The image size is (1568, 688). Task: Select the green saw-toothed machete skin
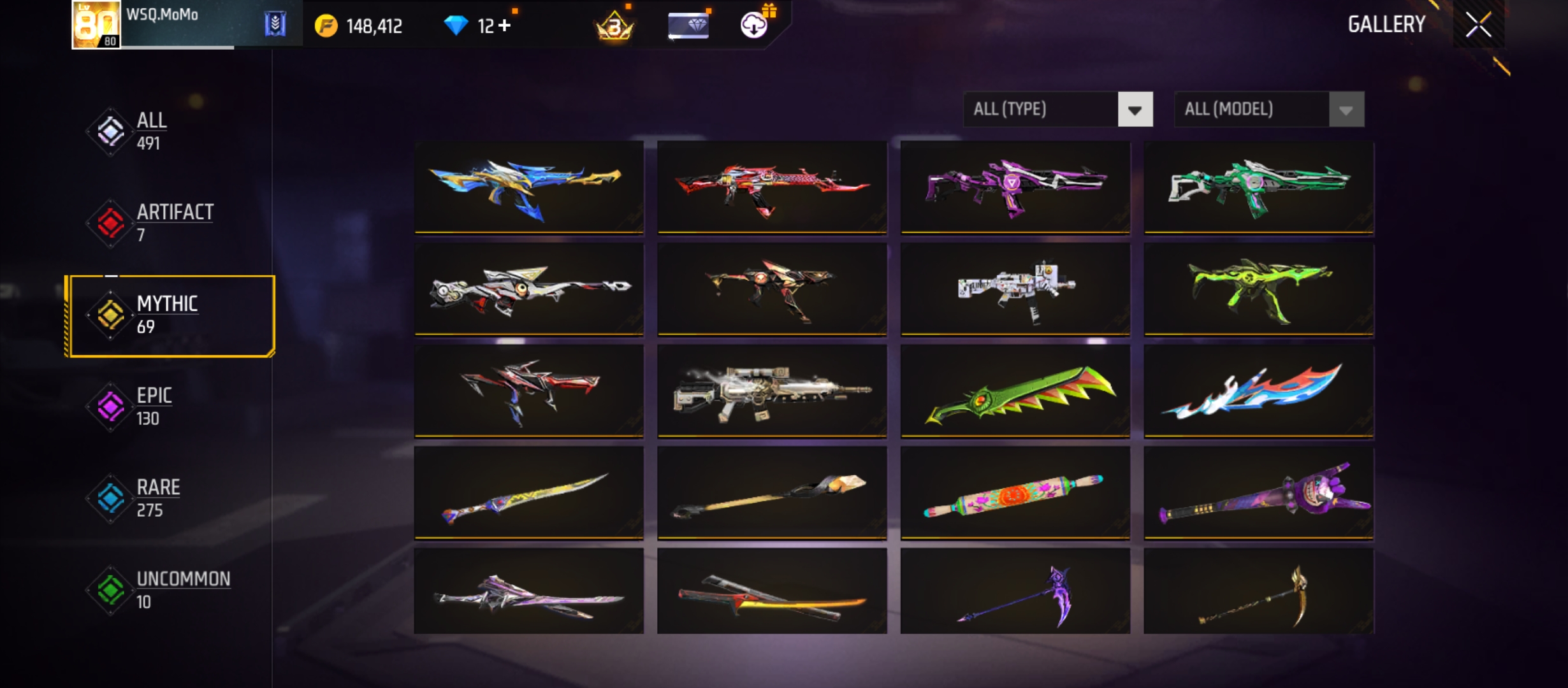point(1015,391)
